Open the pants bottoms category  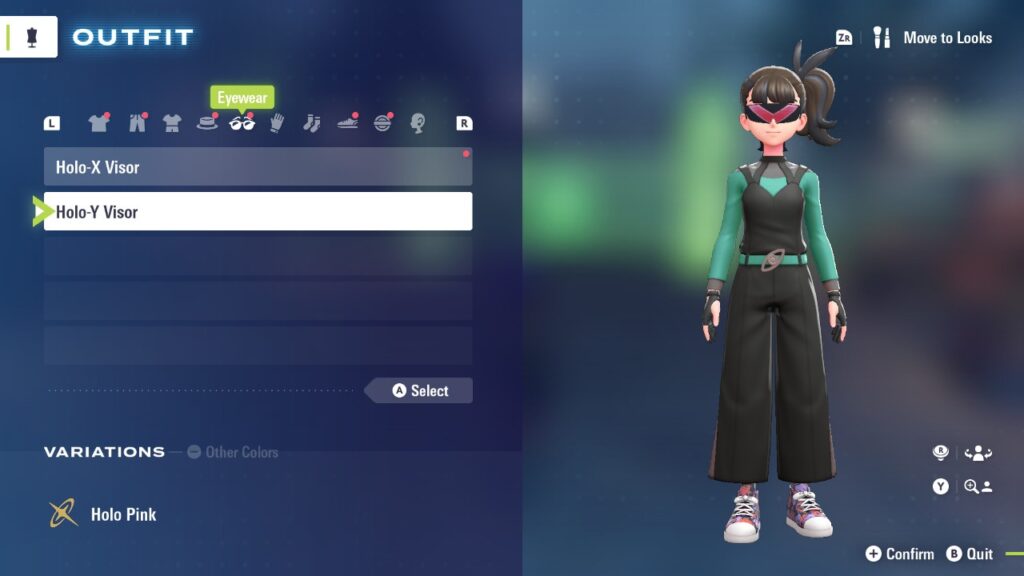137,123
